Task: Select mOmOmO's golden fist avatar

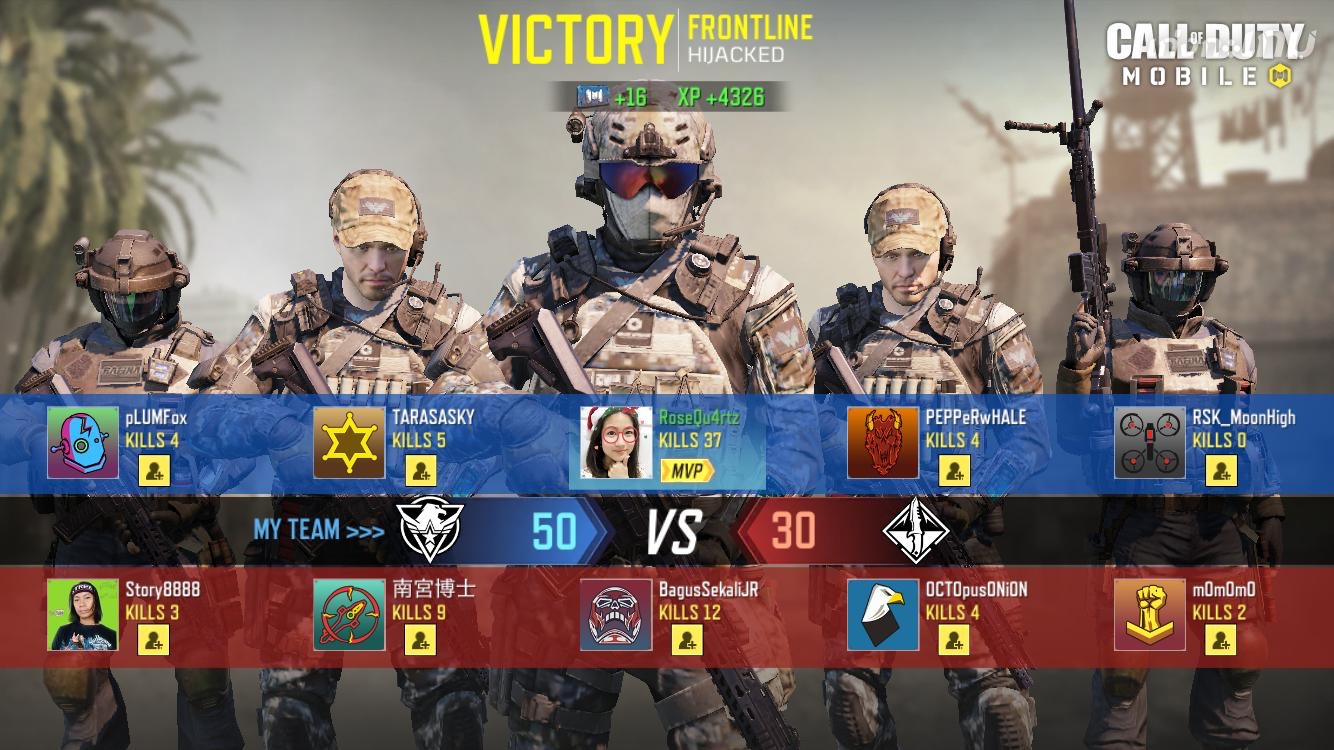Action: 1150,614
